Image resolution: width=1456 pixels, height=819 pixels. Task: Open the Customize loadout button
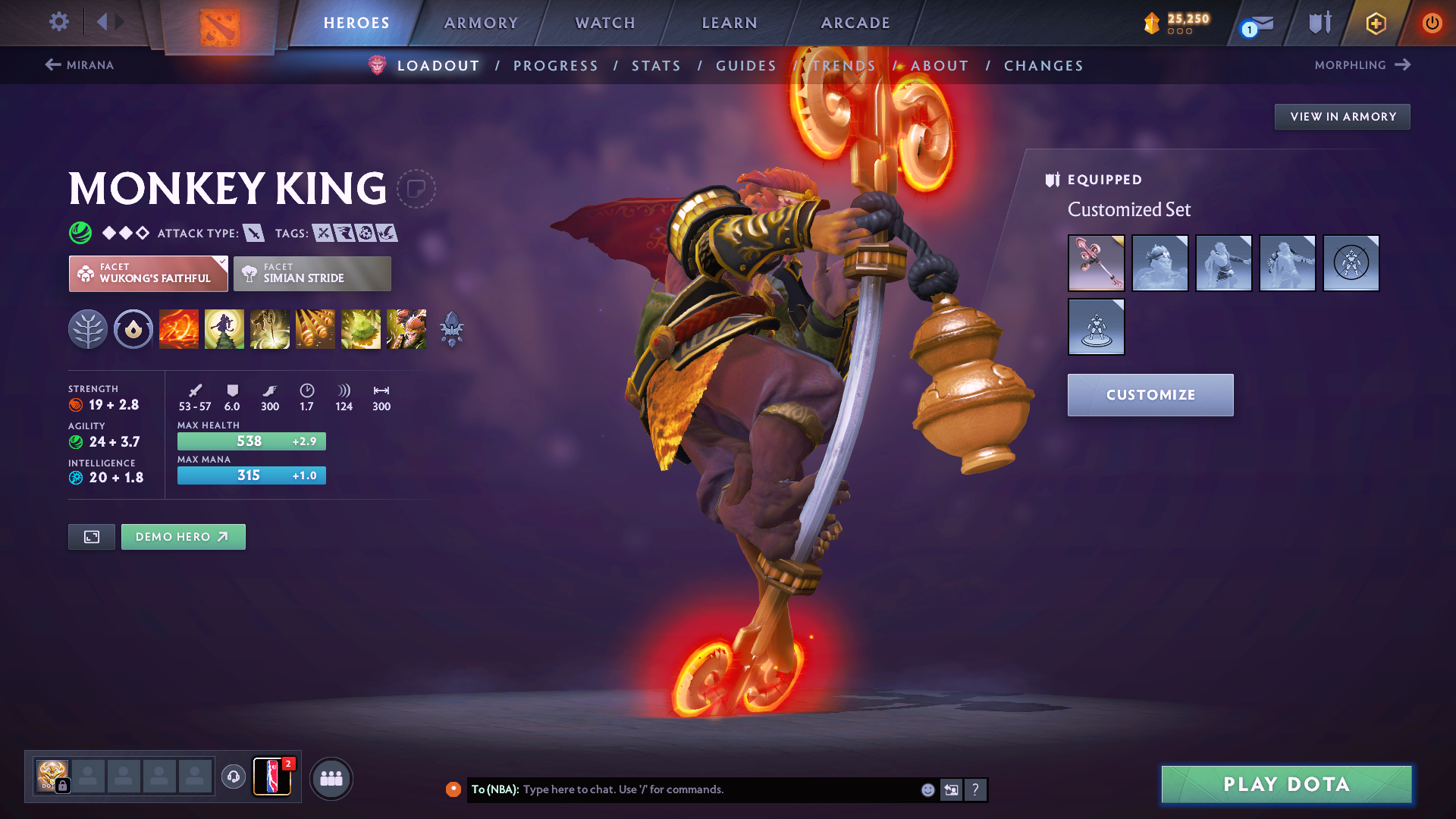(1150, 395)
